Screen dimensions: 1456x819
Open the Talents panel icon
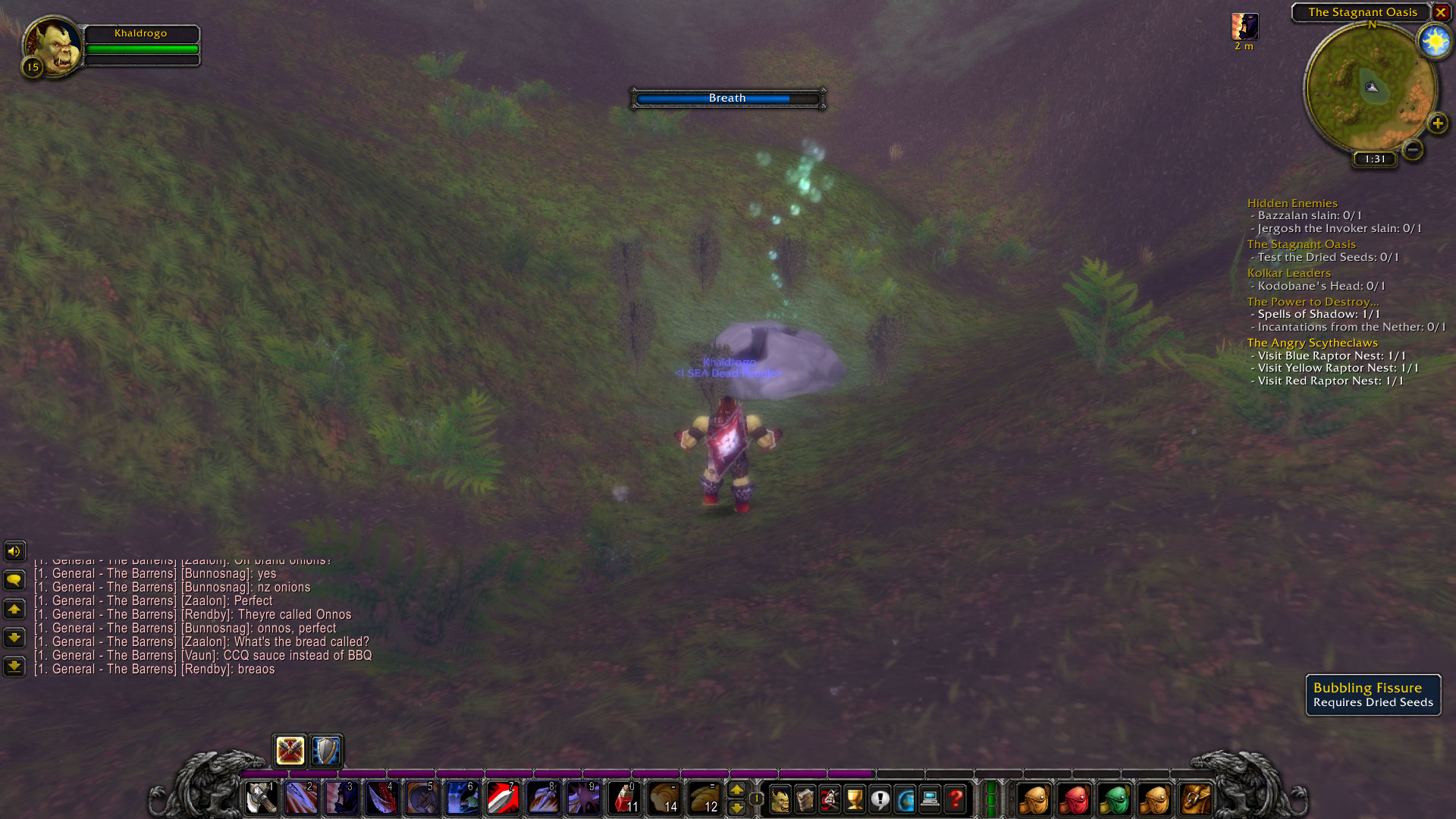(830, 799)
